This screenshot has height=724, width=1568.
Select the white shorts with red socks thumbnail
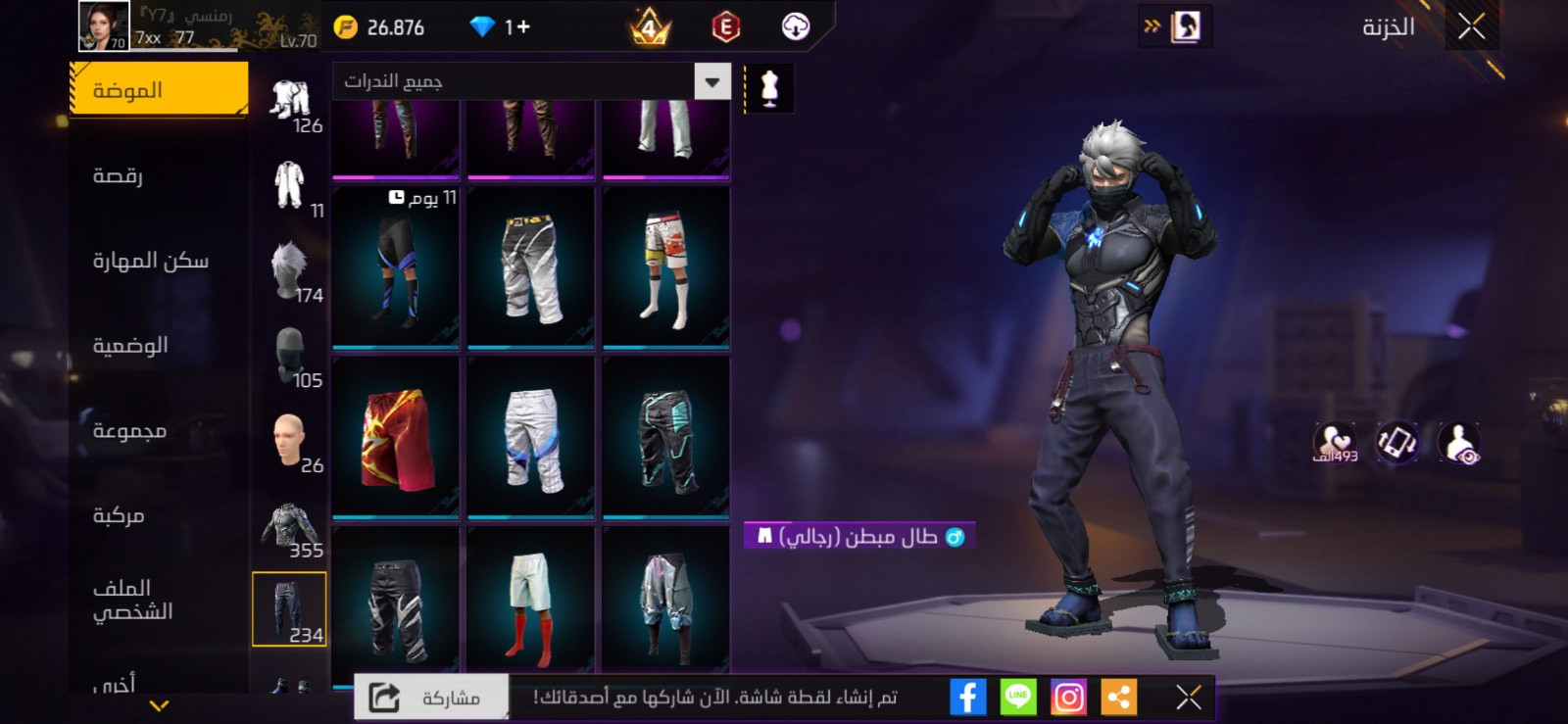[x=530, y=604]
